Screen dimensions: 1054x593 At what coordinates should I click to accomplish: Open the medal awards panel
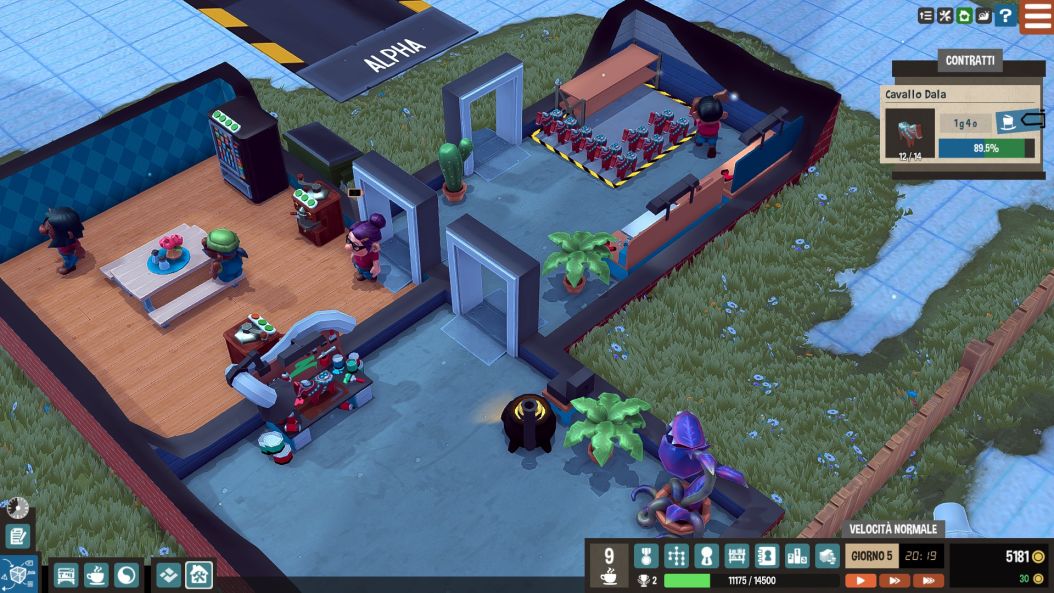(646, 556)
